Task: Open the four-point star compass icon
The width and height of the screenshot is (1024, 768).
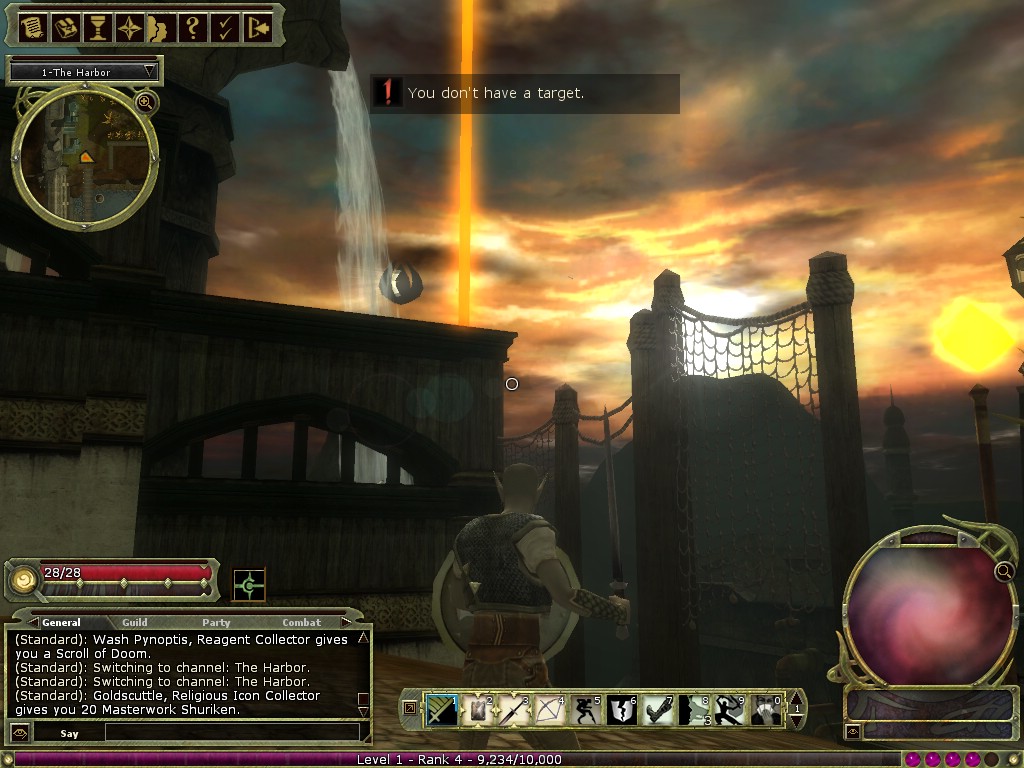Action: (130, 27)
